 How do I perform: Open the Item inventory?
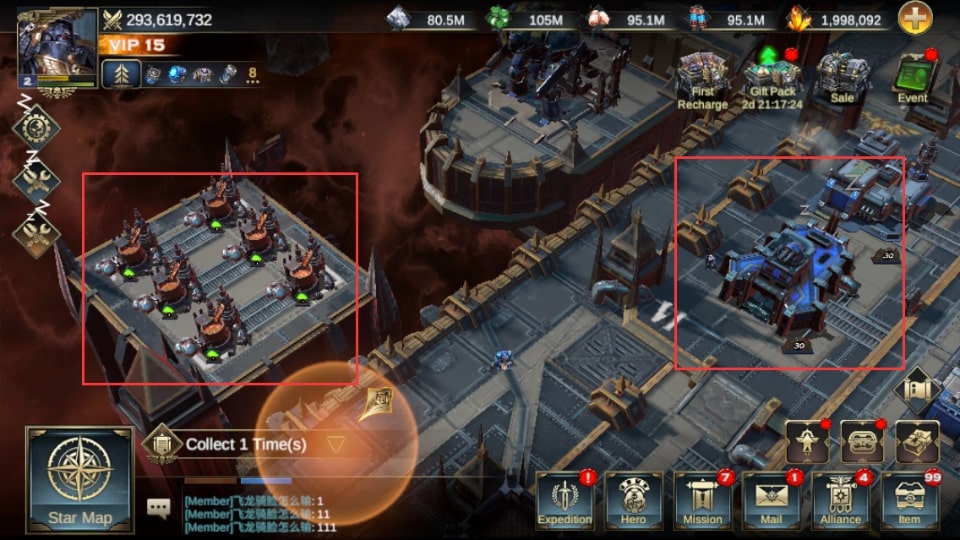click(x=909, y=500)
